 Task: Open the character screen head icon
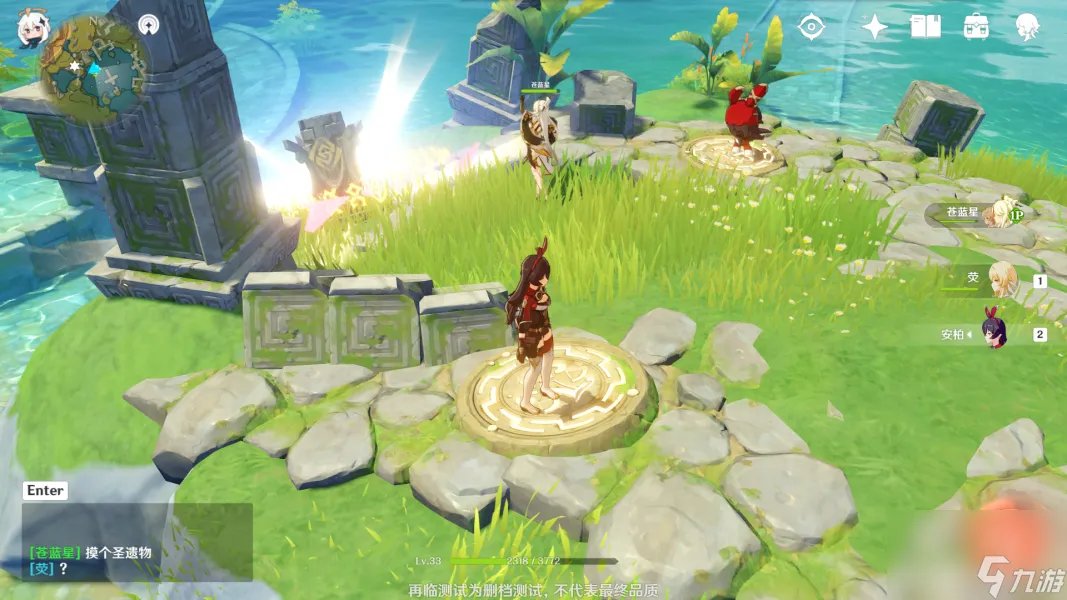[x=1027, y=27]
